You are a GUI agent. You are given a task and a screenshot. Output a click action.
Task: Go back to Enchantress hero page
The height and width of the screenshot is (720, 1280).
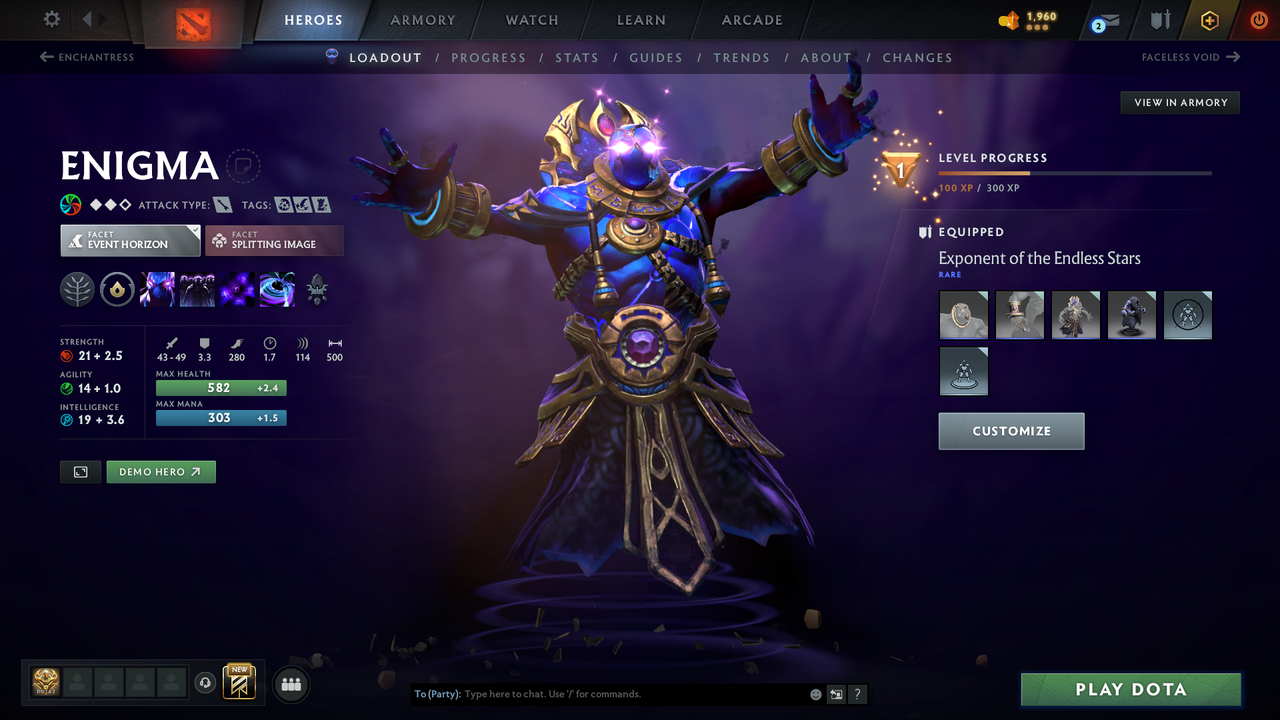89,57
